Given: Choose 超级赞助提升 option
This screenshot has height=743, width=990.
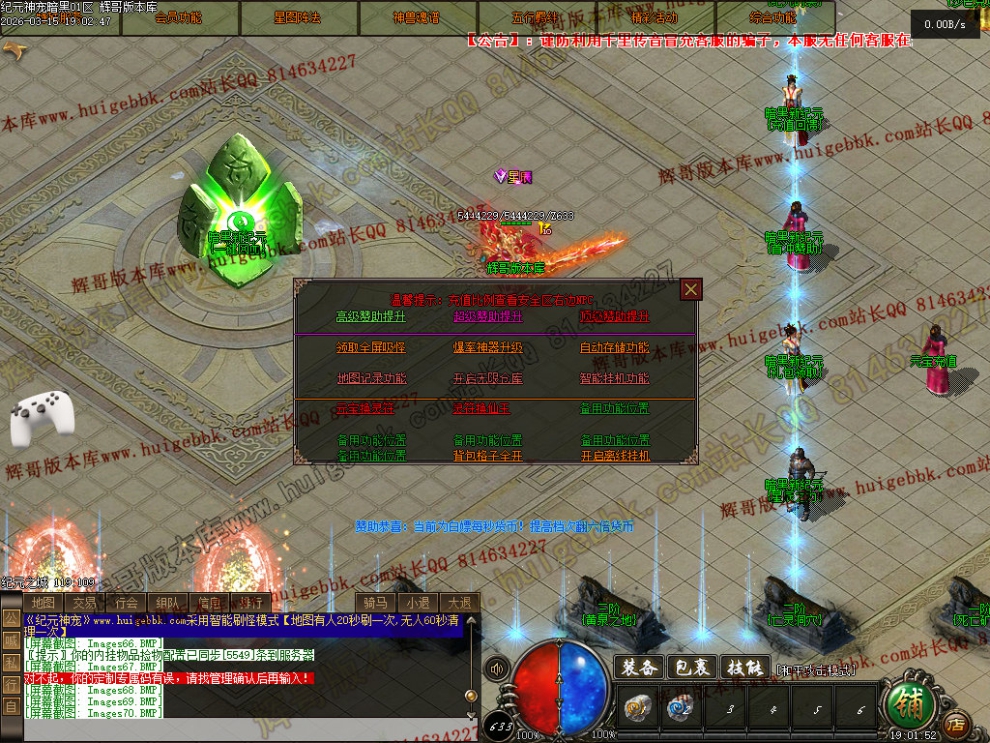Looking at the screenshot, I should tap(488, 317).
